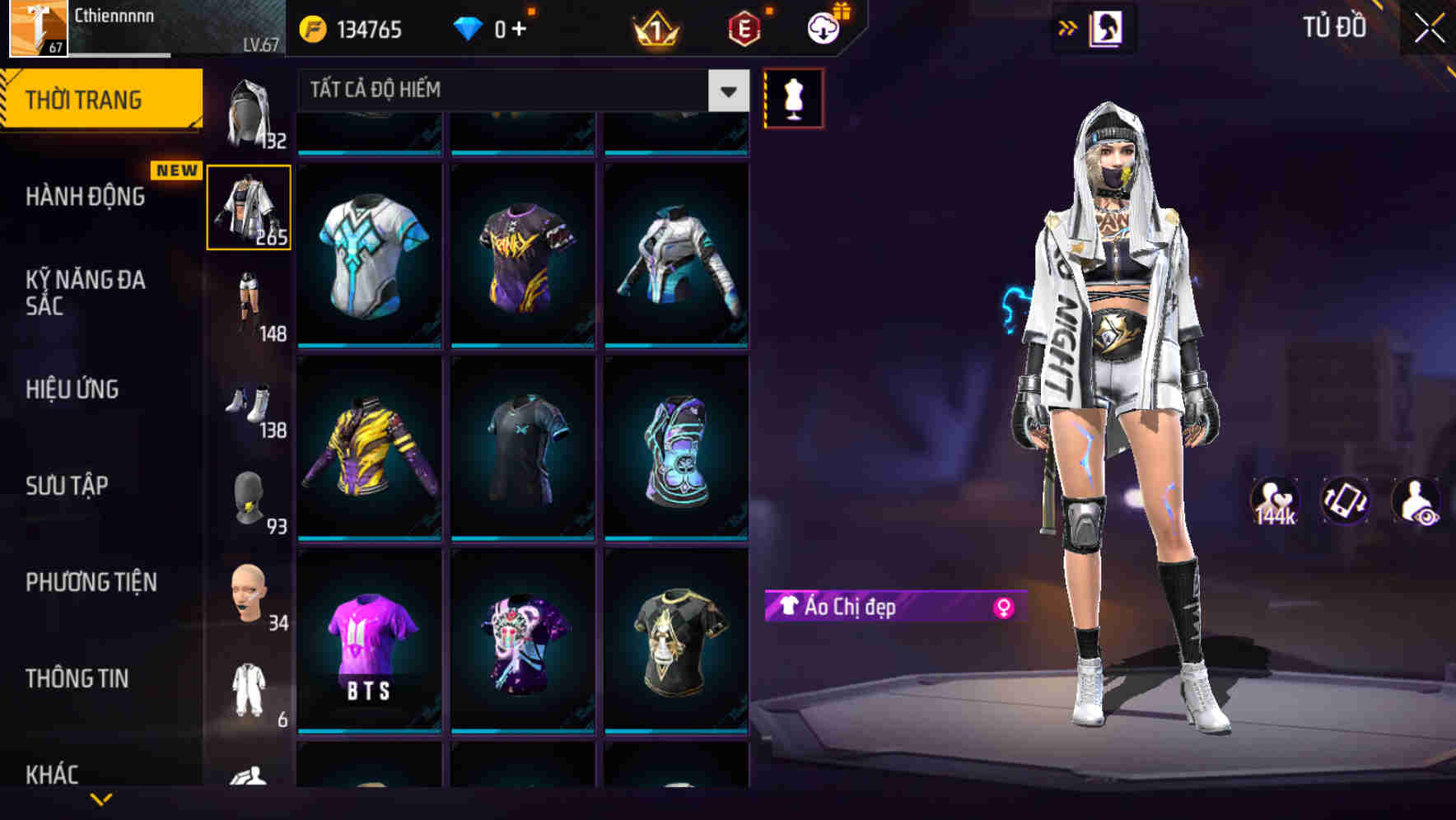This screenshot has height=820, width=1456.
Task: Select the highlighted 265 jacket slot
Action: click(250, 207)
